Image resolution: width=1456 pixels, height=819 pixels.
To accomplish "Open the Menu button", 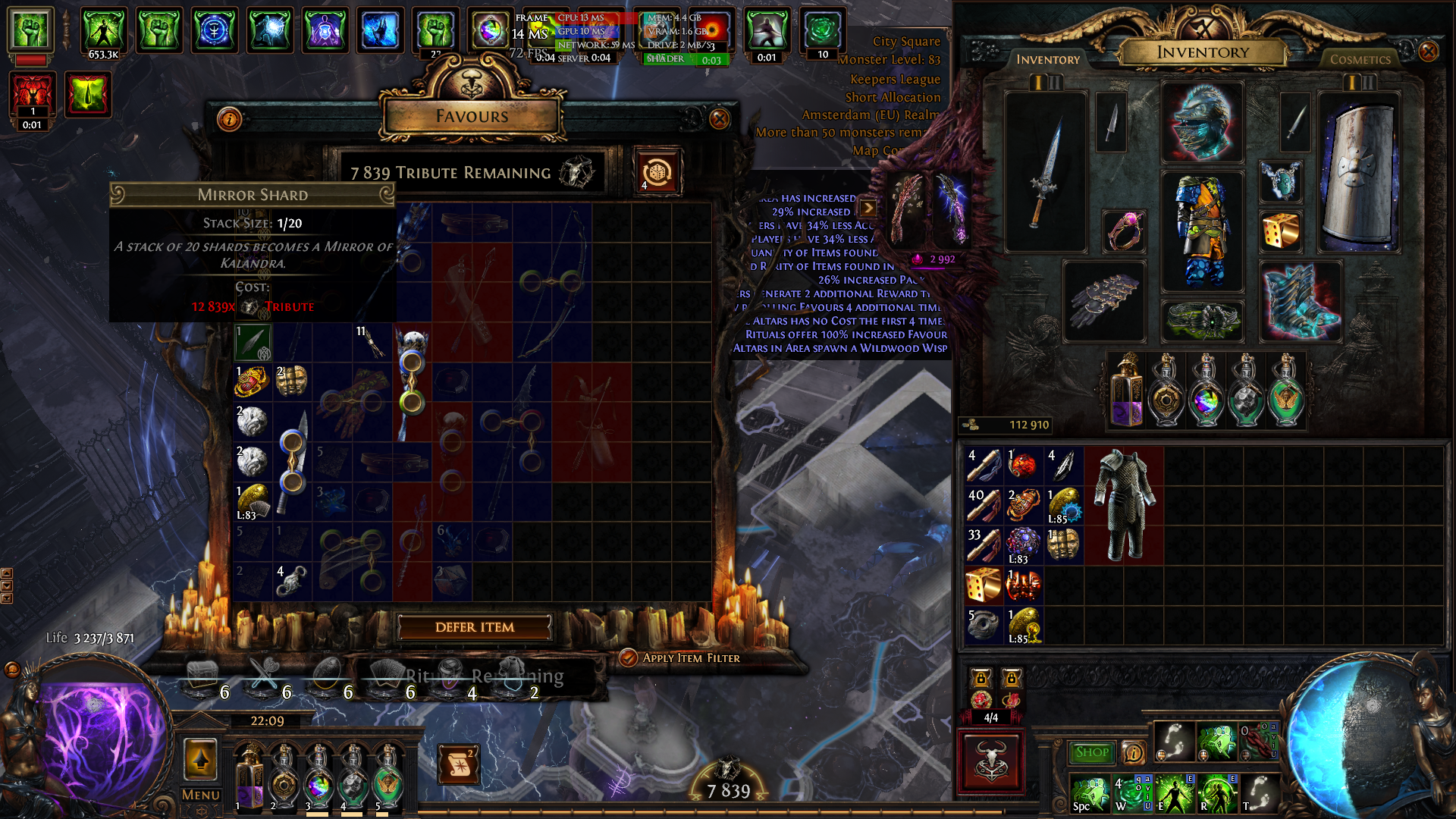I will tap(201, 794).
